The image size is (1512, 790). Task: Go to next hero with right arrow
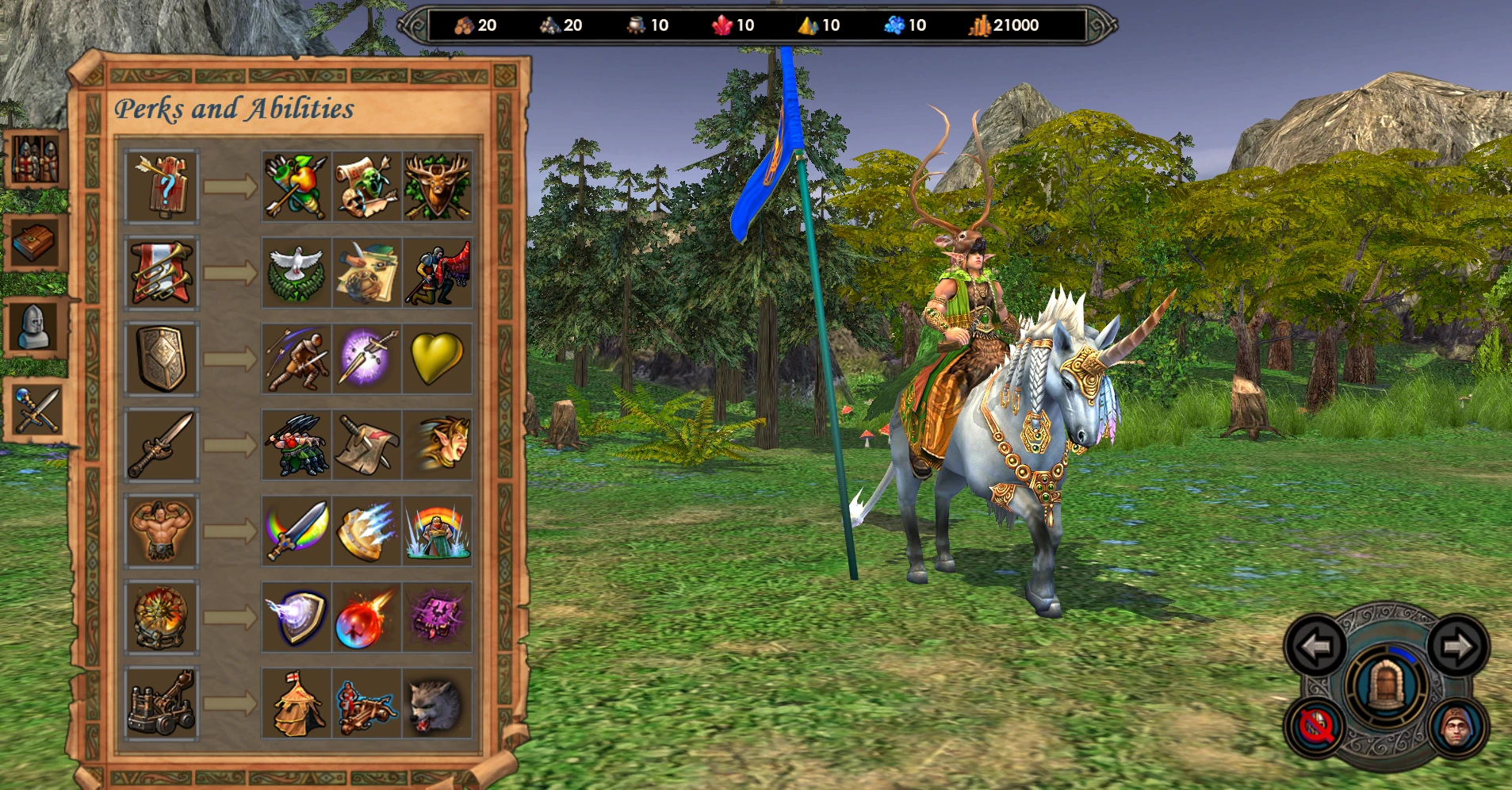[x=1457, y=646]
